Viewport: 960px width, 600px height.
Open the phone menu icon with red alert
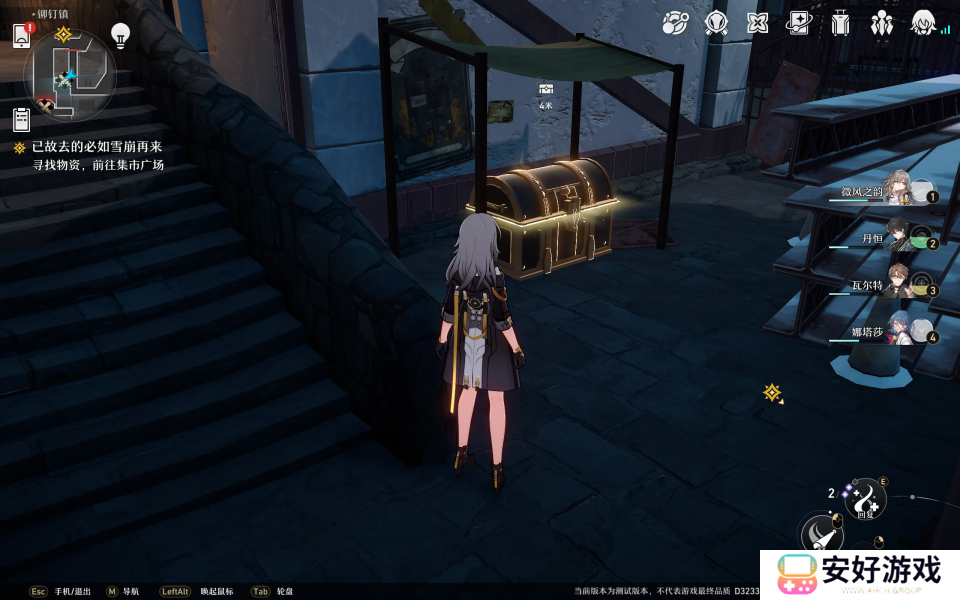click(x=22, y=36)
